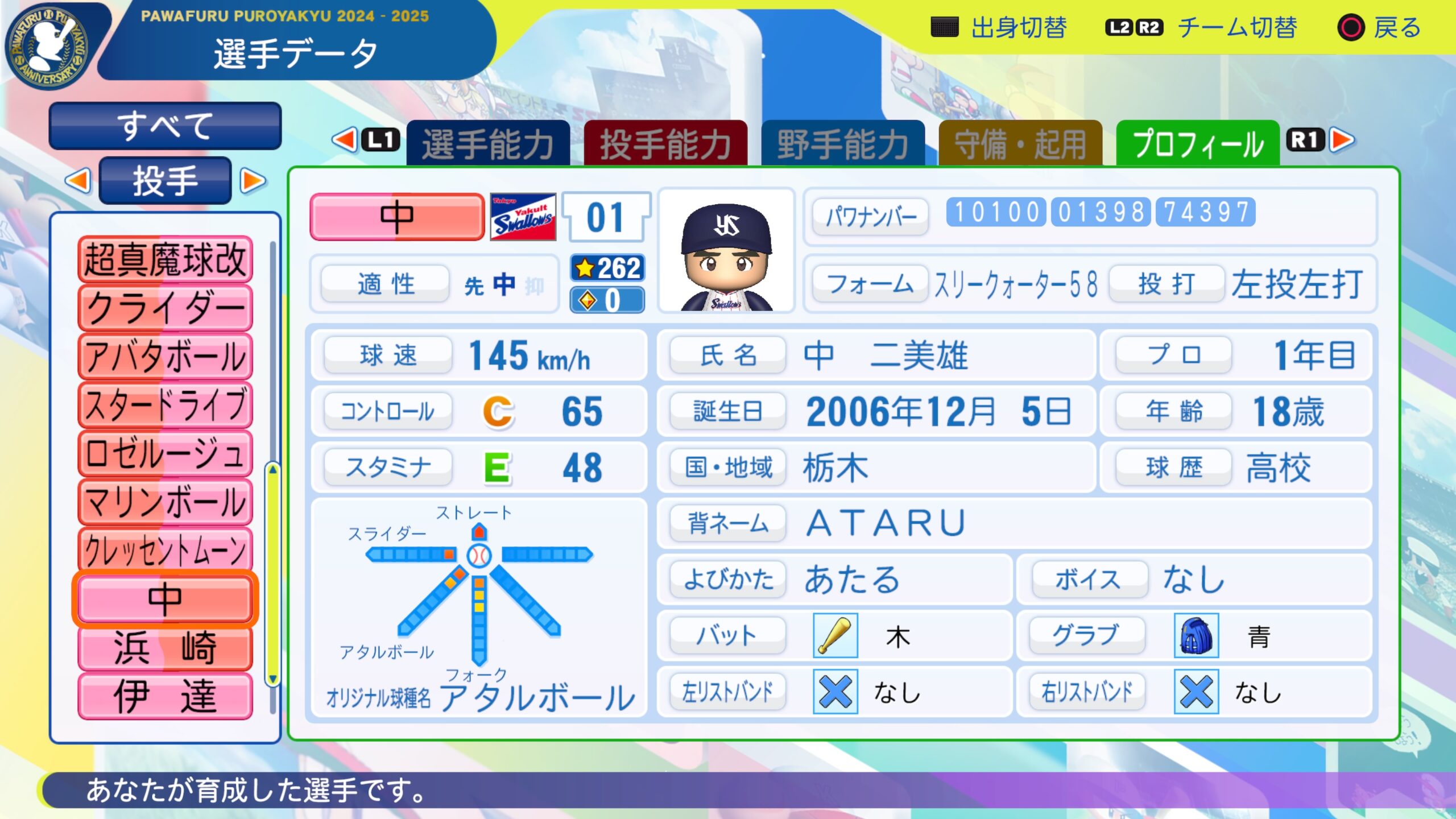Switch to the 選手能力 tab
This screenshot has width=1456, height=819.
pos(488,143)
